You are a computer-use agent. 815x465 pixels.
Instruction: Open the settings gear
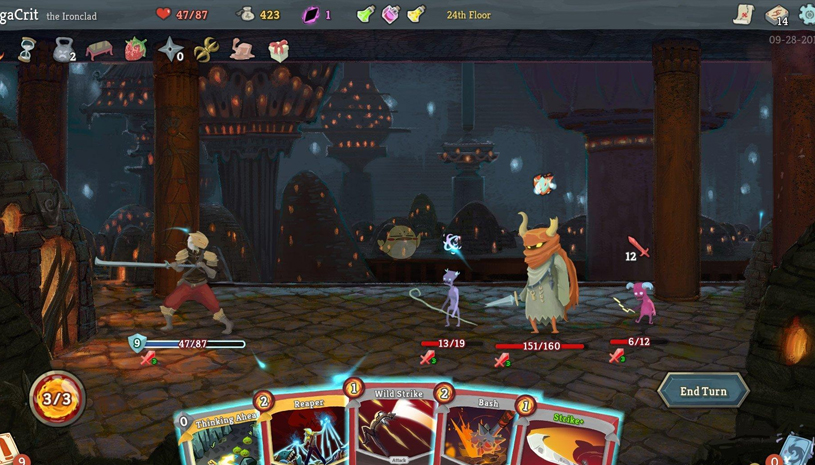click(807, 15)
